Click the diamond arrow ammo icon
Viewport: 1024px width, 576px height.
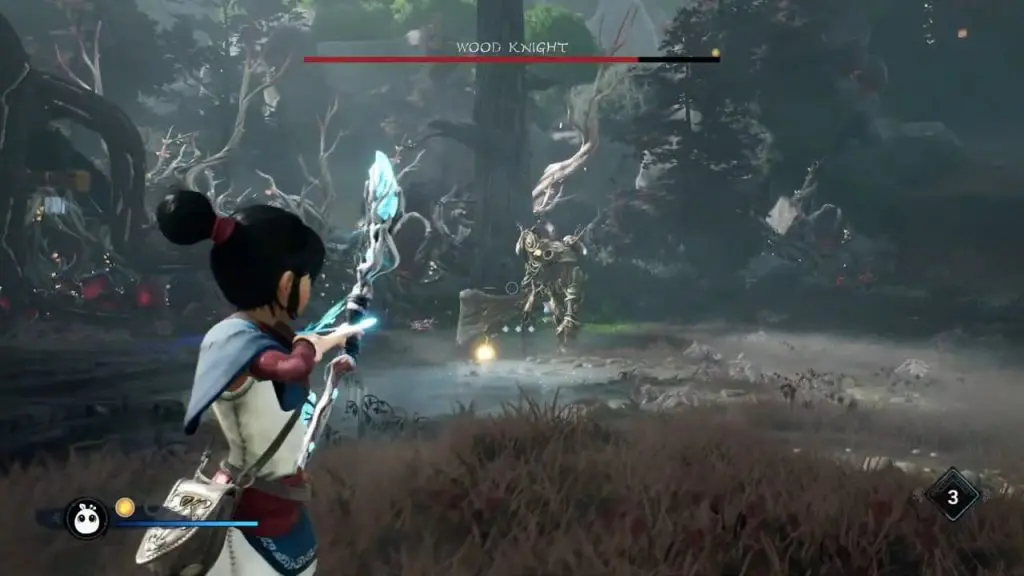(x=952, y=495)
